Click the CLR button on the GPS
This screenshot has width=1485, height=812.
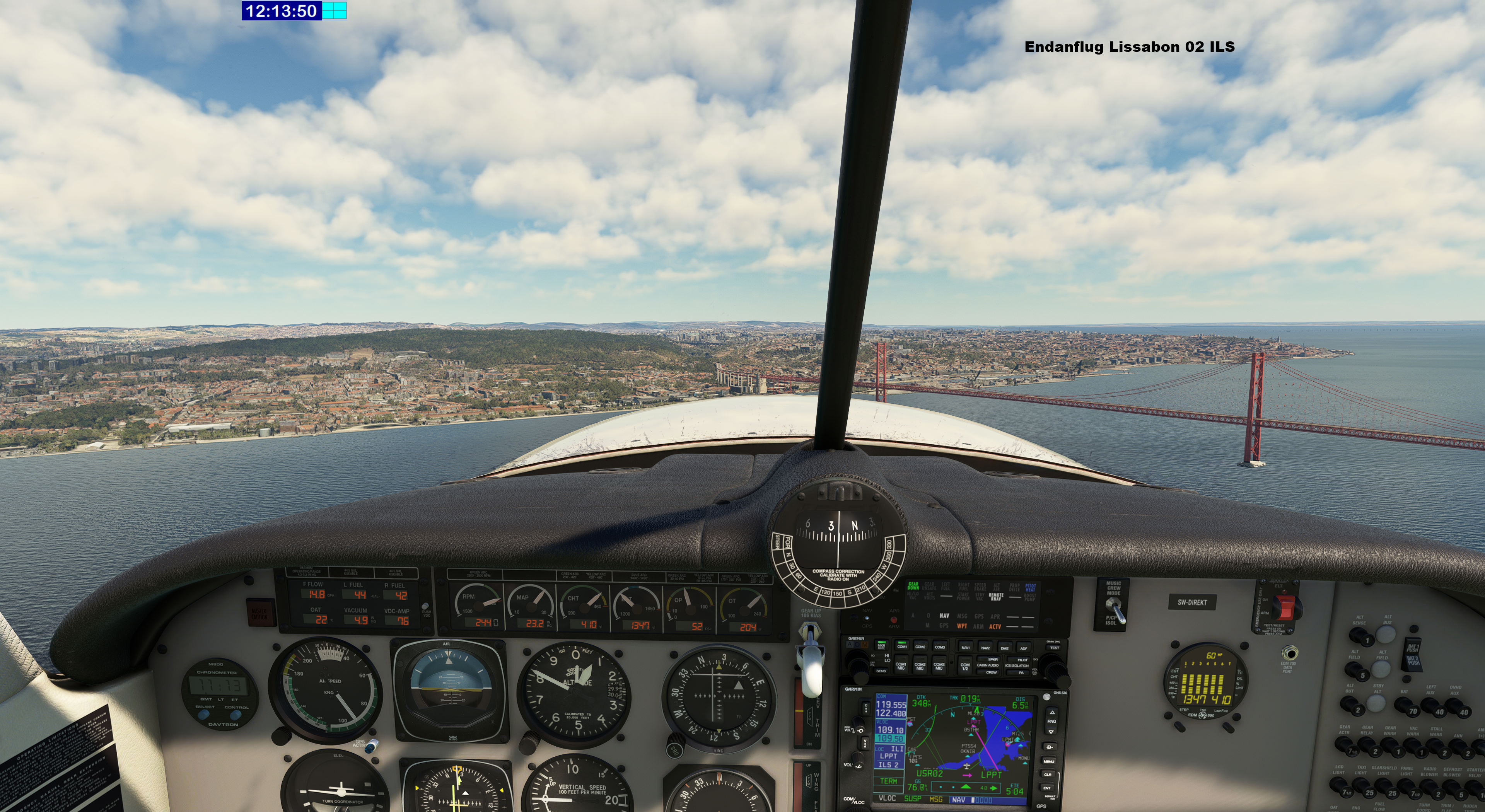click(x=1048, y=774)
